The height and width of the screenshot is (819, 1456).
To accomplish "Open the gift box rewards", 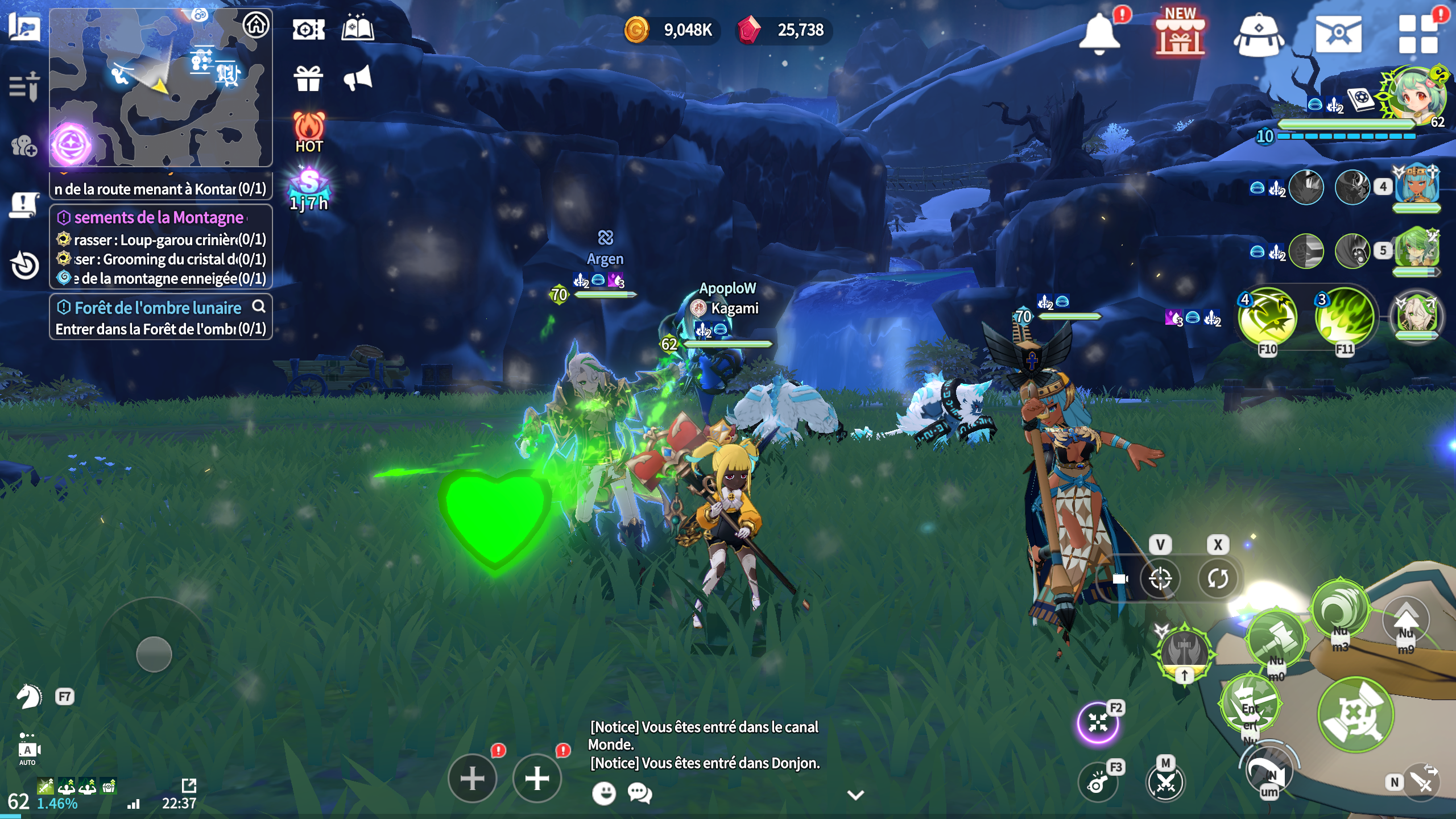I will pos(308,78).
